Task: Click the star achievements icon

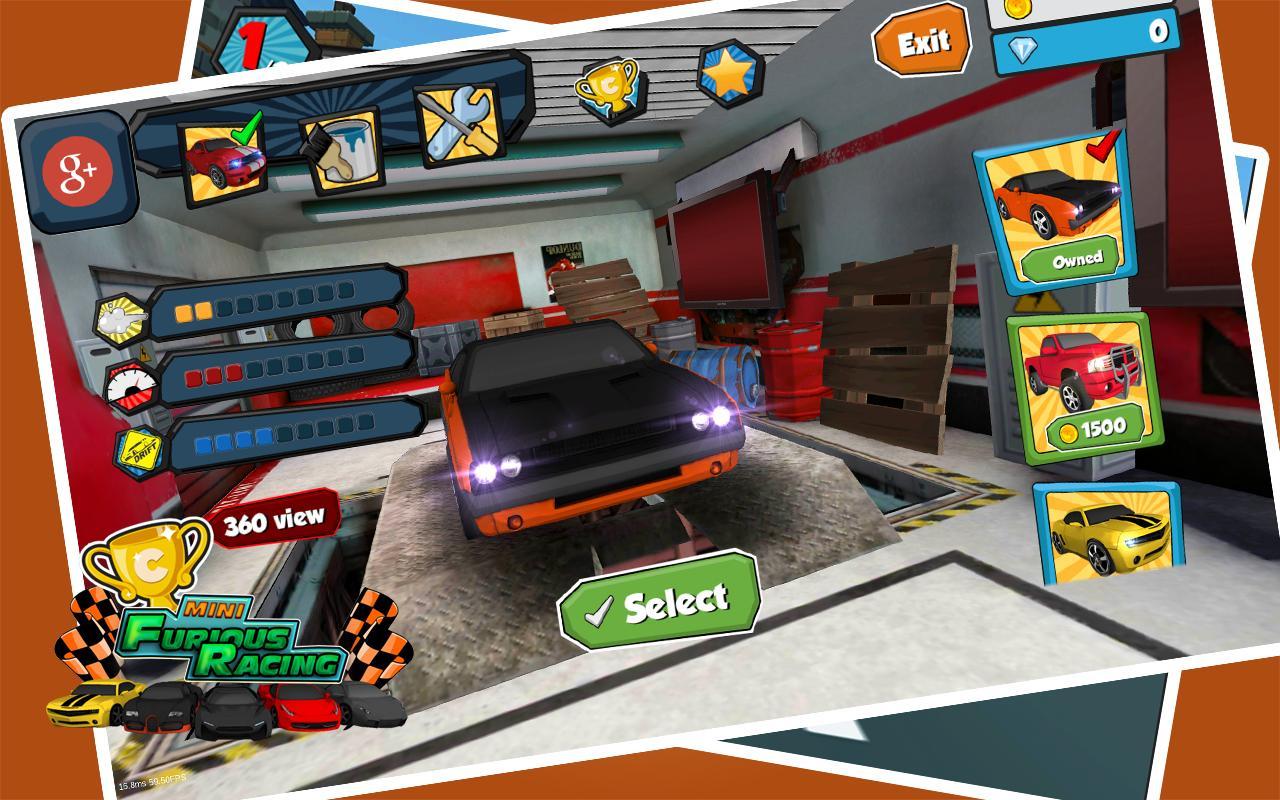Action: point(733,74)
